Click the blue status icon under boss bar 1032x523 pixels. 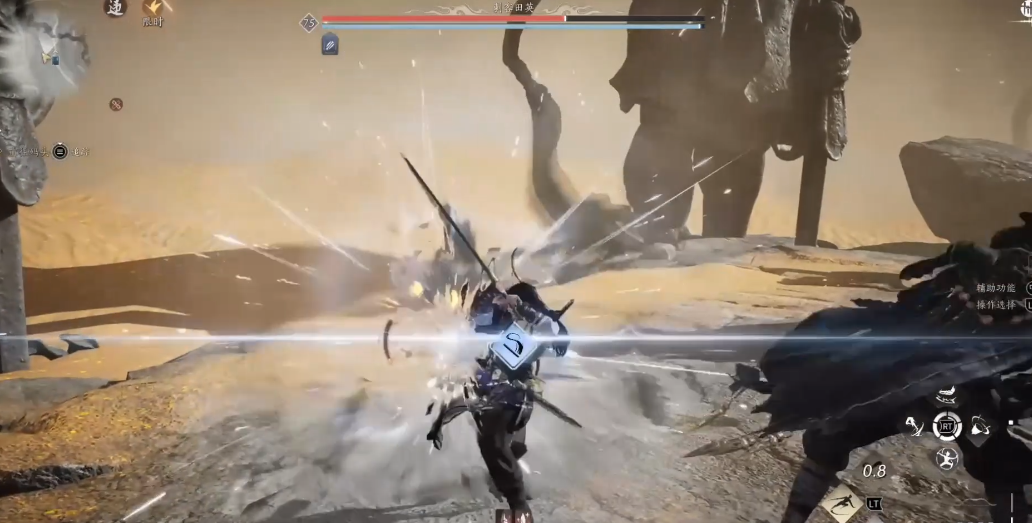click(x=329, y=44)
